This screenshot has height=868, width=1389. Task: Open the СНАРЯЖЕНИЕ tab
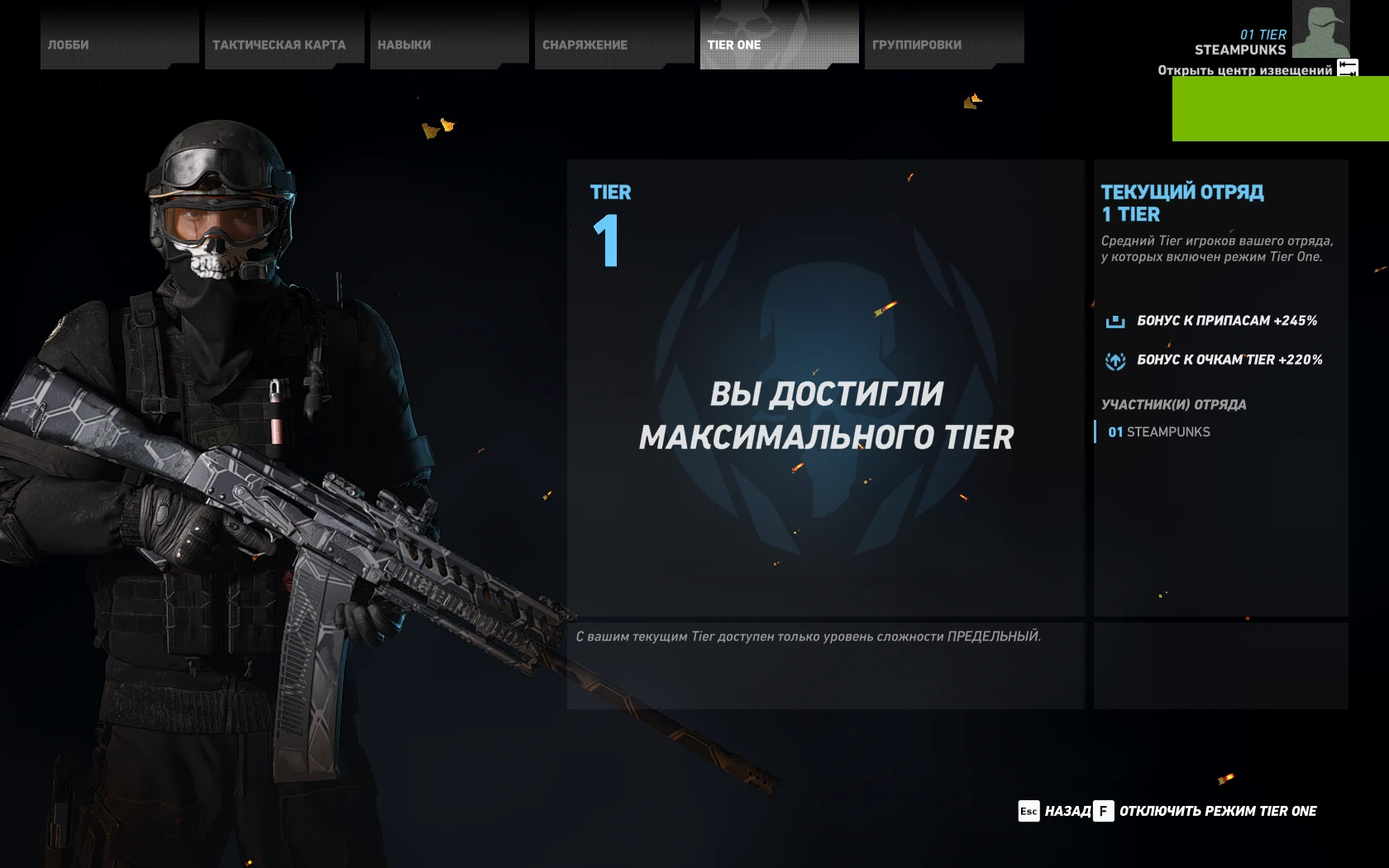[x=585, y=45]
